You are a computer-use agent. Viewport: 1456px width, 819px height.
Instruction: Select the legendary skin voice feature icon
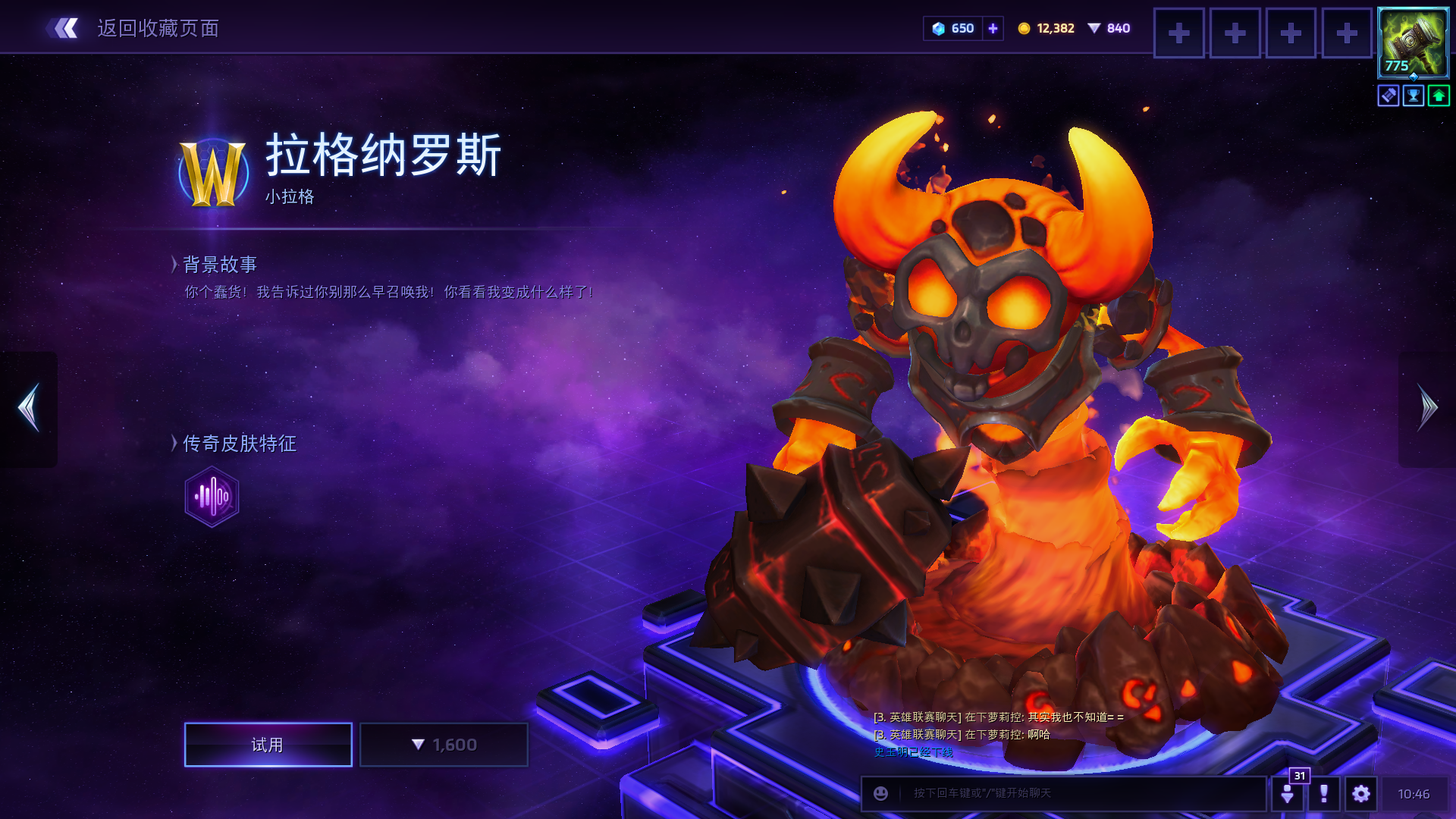(x=212, y=497)
